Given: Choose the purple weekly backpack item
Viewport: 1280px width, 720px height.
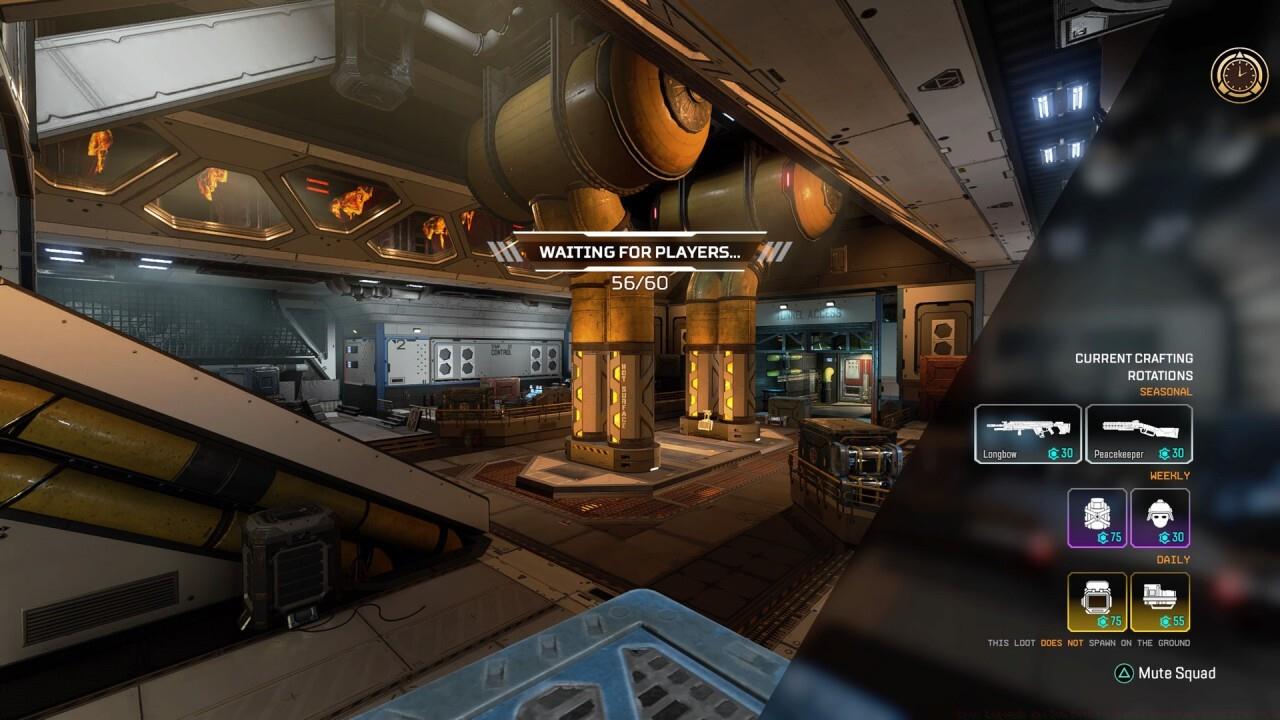Looking at the screenshot, I should (1097, 518).
